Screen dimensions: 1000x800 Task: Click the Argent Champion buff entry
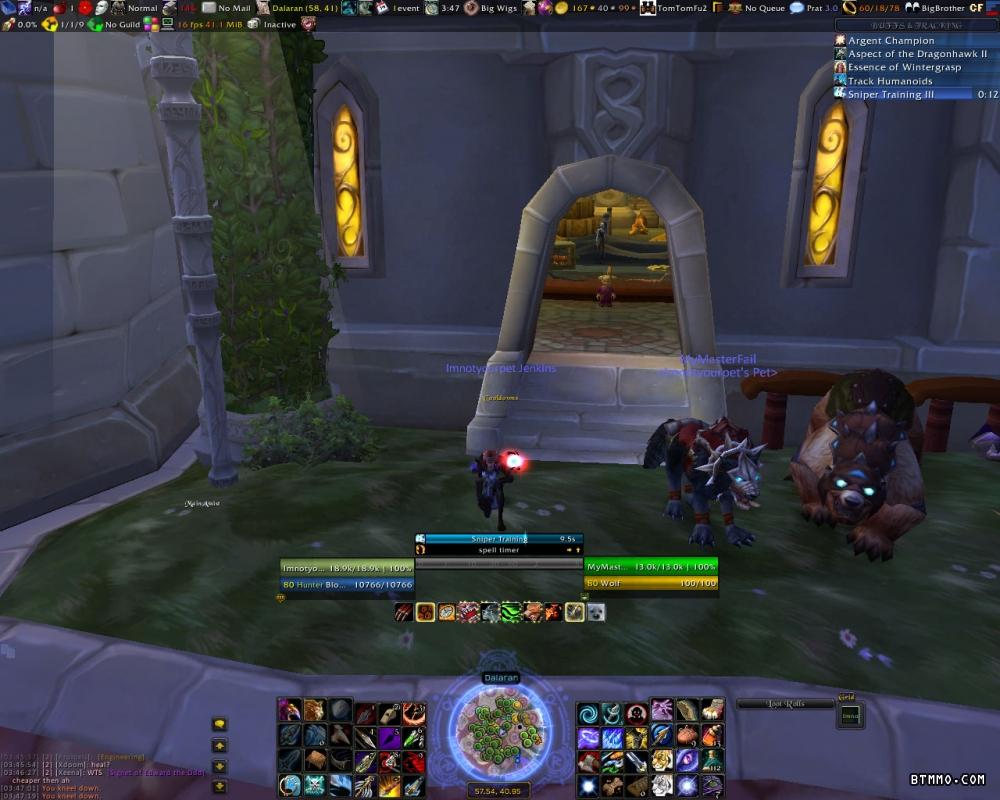[892, 41]
